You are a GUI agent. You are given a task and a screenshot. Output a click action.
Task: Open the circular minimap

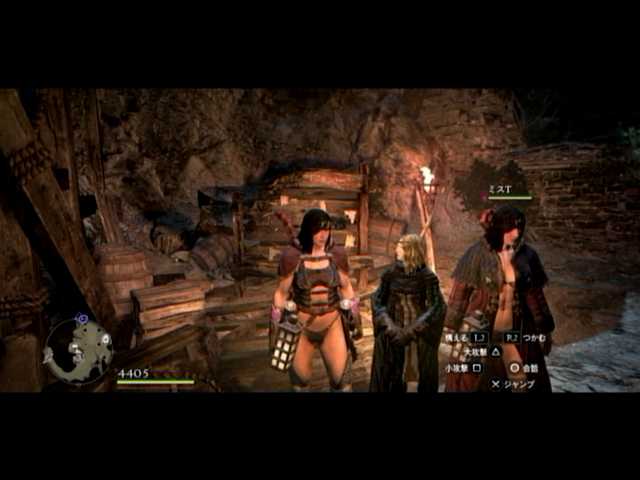point(78,351)
